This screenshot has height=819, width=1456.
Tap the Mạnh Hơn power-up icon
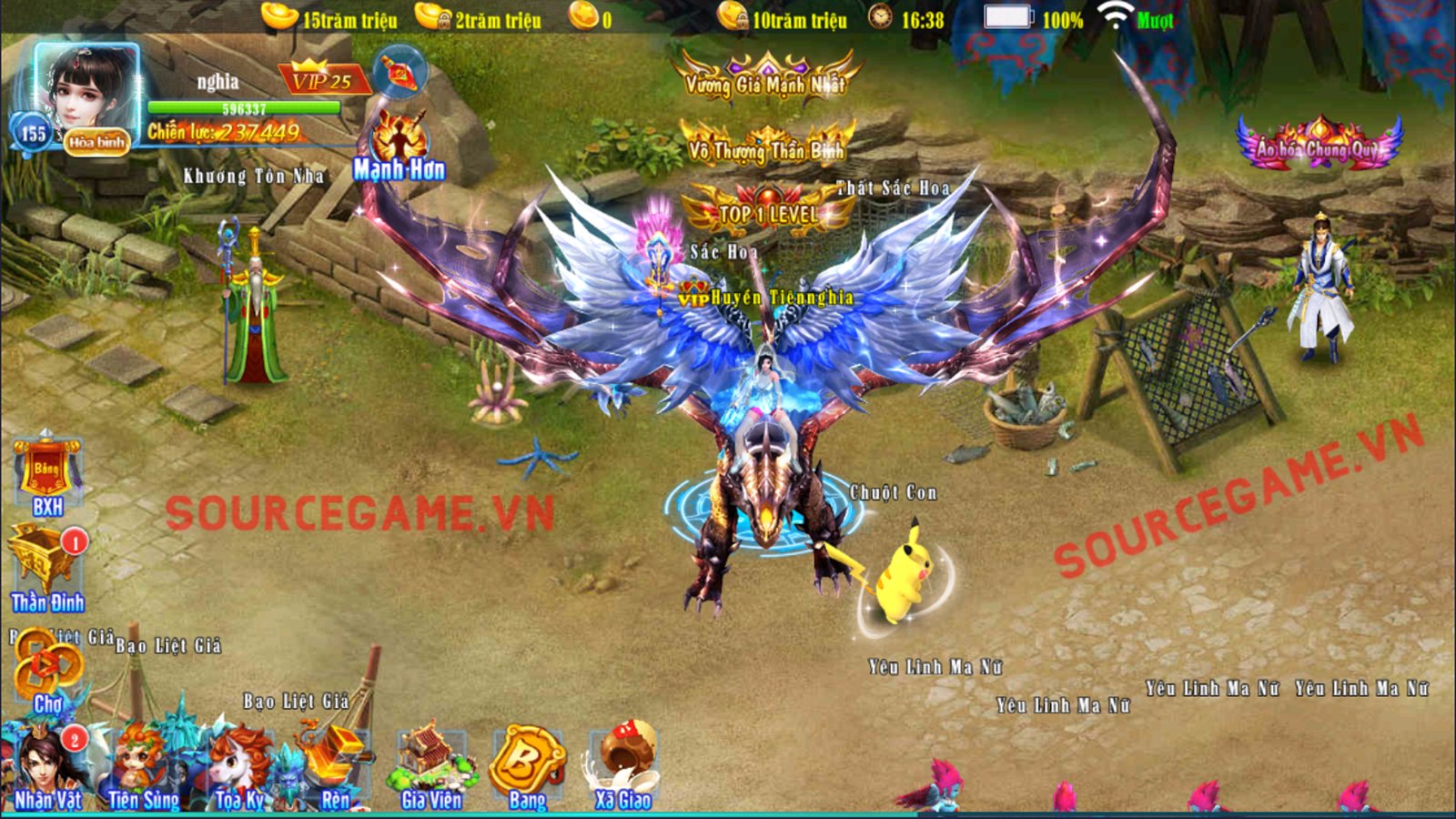point(399,147)
